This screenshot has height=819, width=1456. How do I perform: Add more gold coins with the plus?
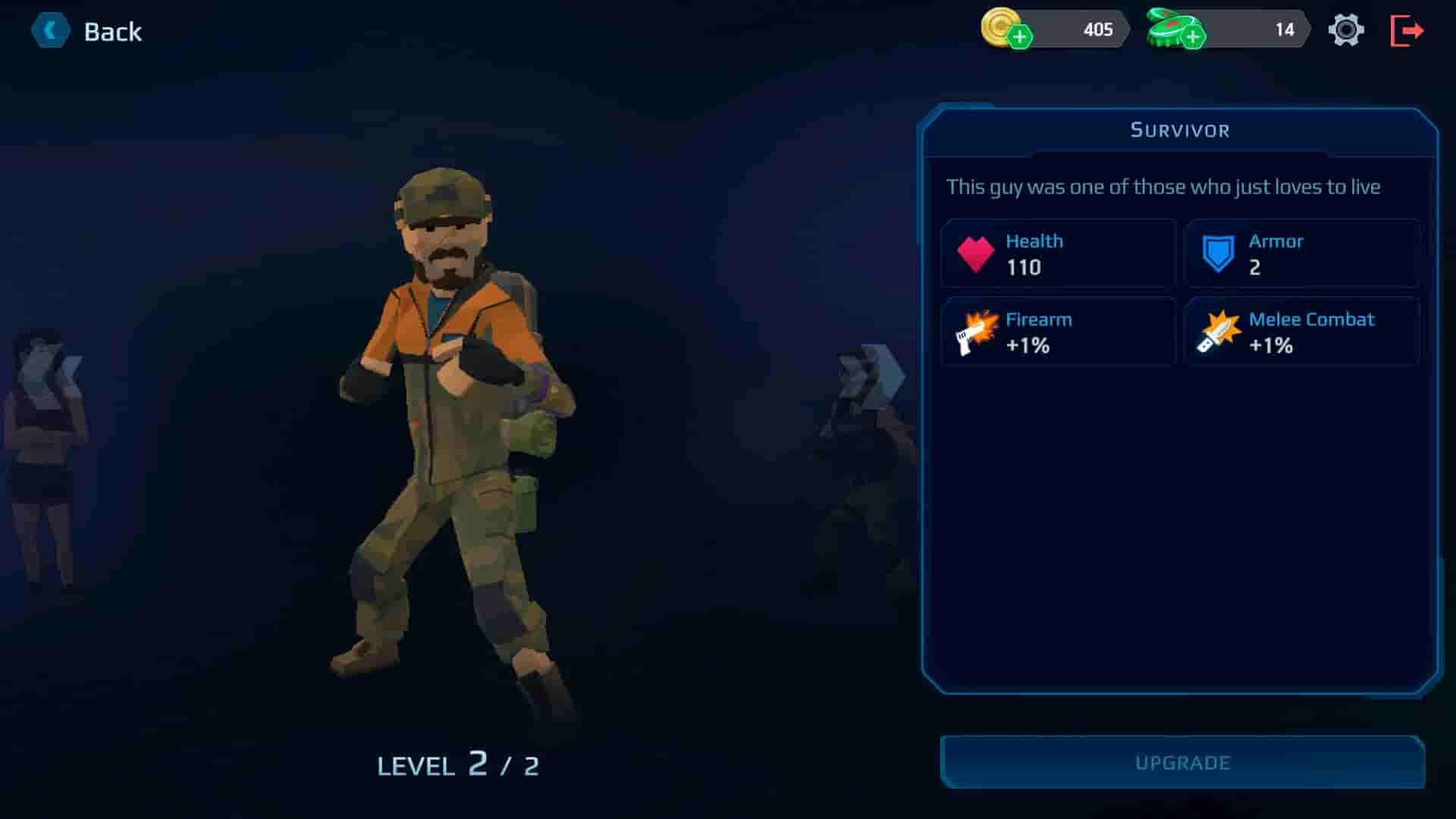pyautogui.click(x=1020, y=36)
